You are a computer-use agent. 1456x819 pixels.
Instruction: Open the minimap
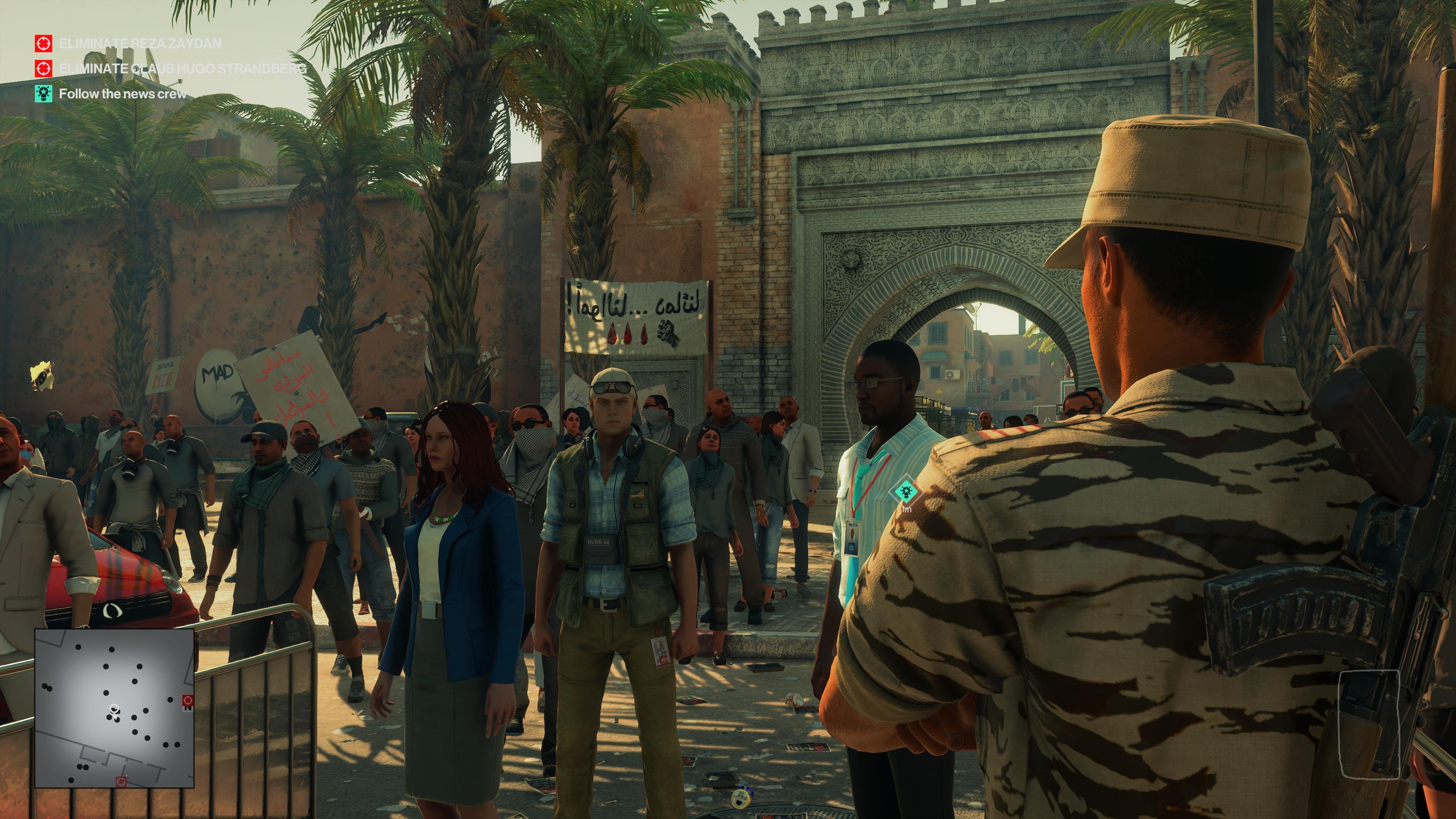click(115, 708)
